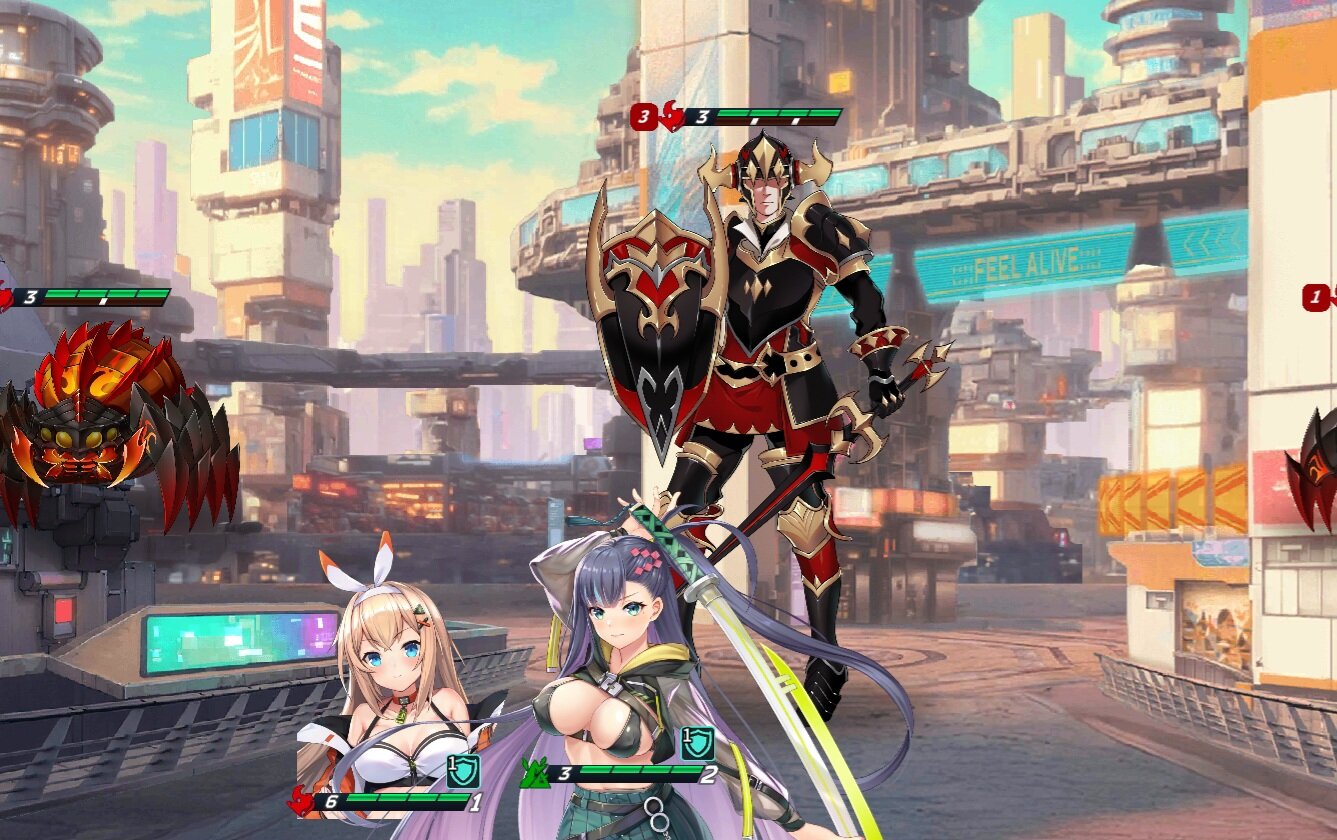Click the green leaf element icon

533,773
